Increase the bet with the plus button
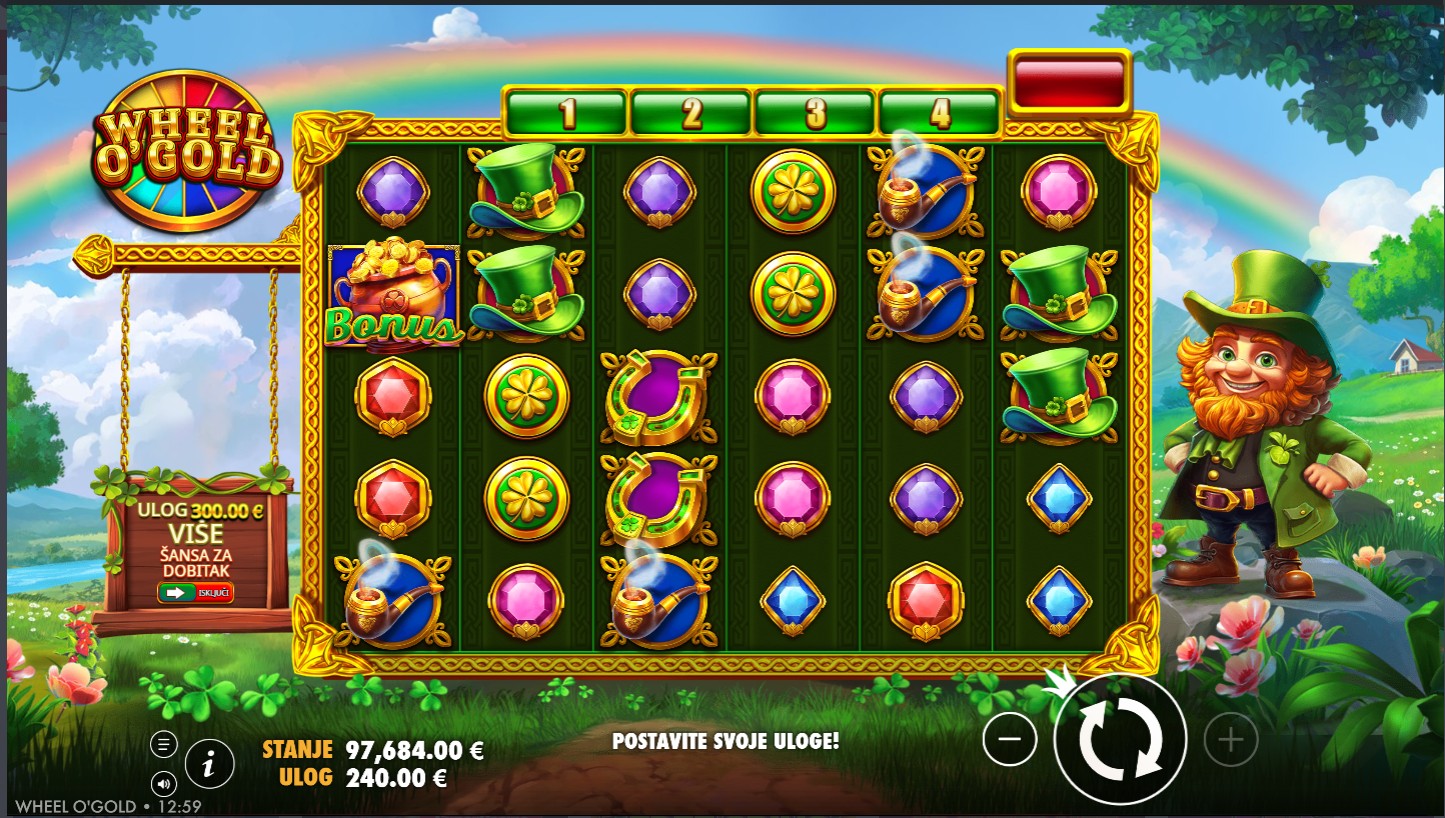The image size is (1445, 818). (1230, 740)
